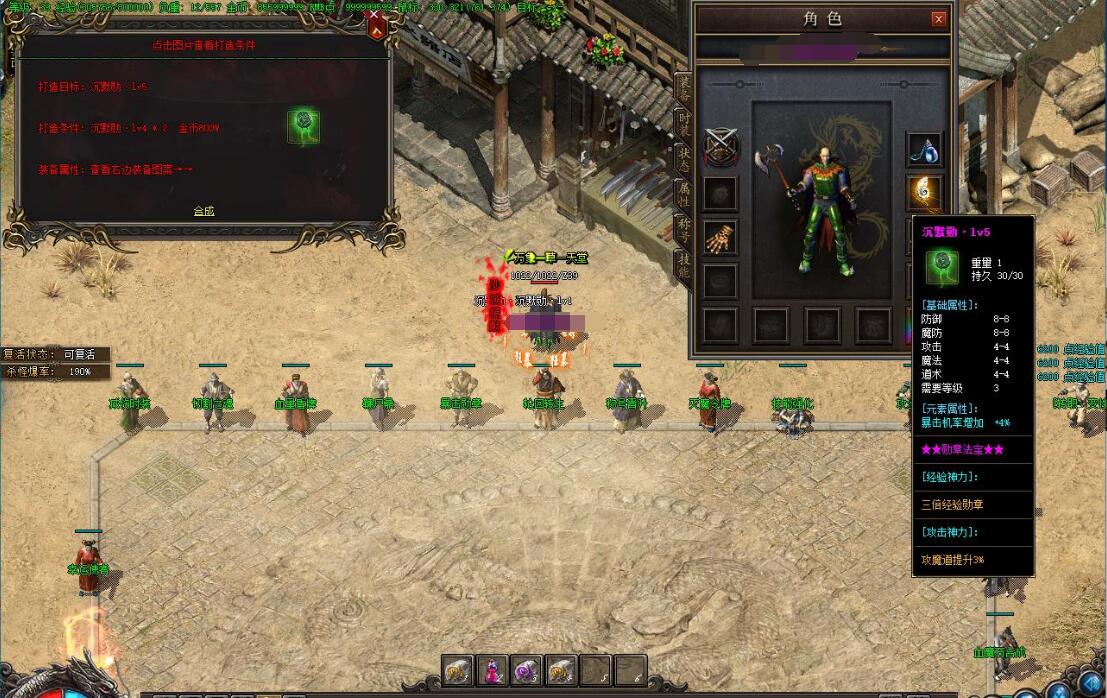Open the 称号 titles tab
Viewport: 1107px width, 698px height.
tap(684, 229)
